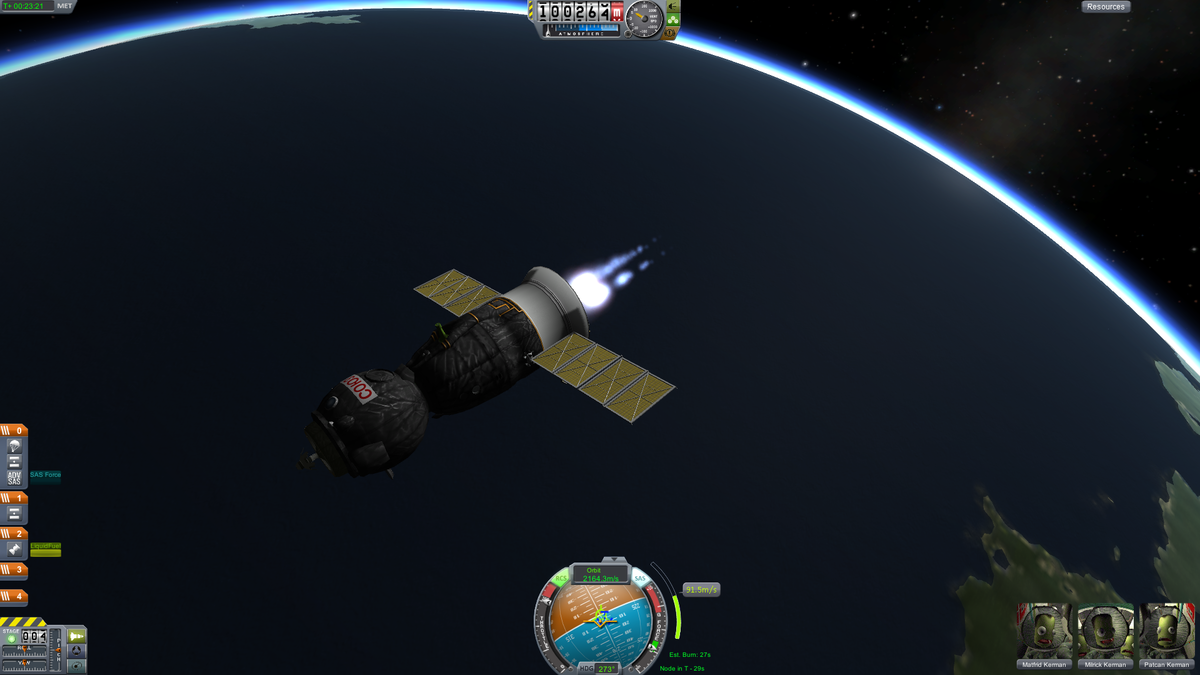Click the MET mission clock mode label

65,6
